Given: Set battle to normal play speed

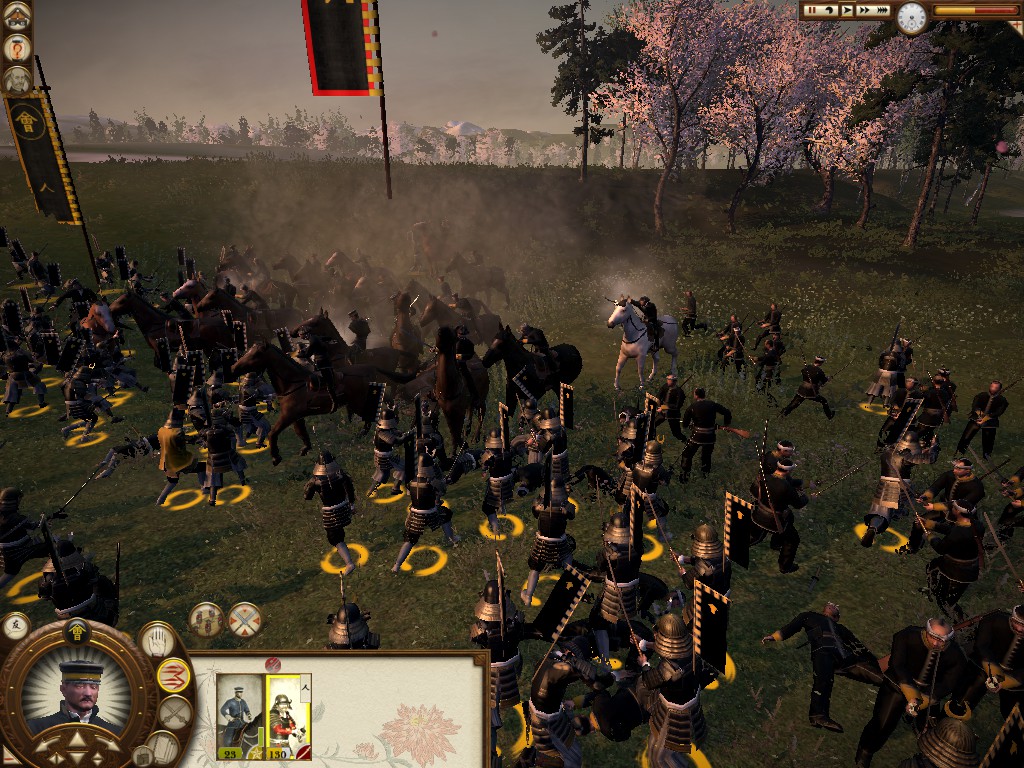Looking at the screenshot, I should click(x=846, y=10).
